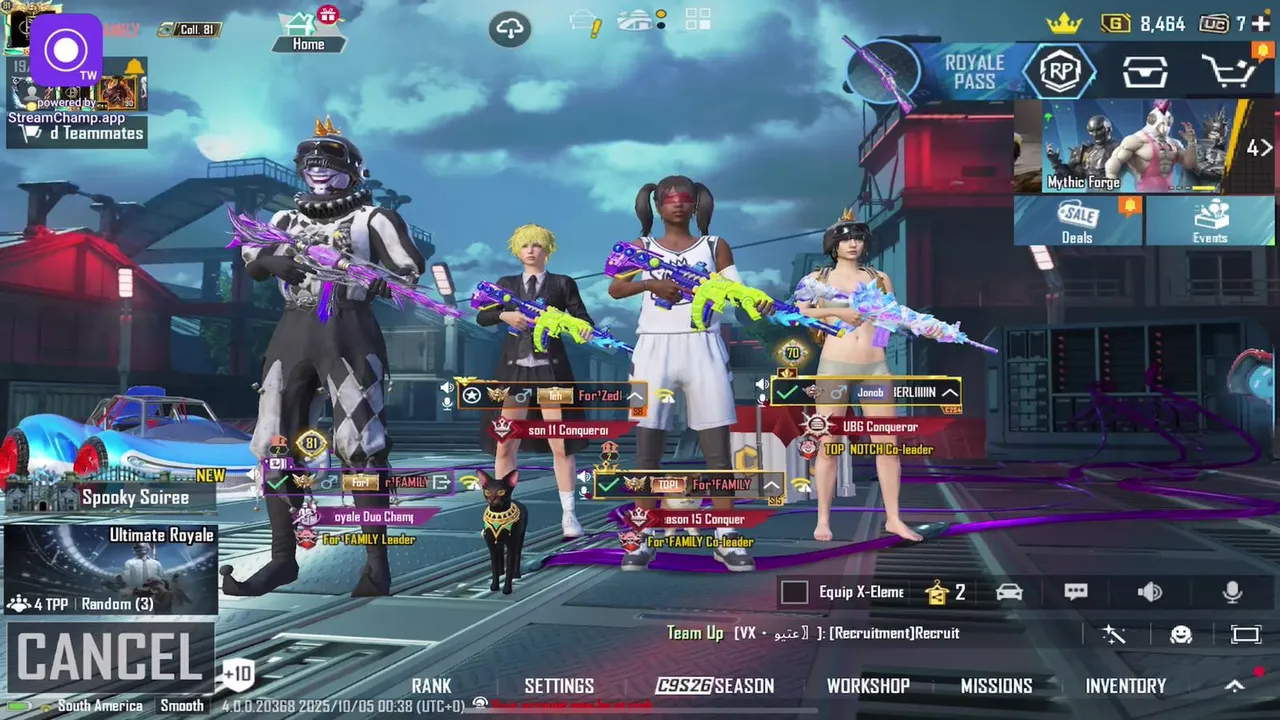Image resolution: width=1280 pixels, height=720 pixels.
Task: Toggle the speaker voice output
Action: 1150,592
